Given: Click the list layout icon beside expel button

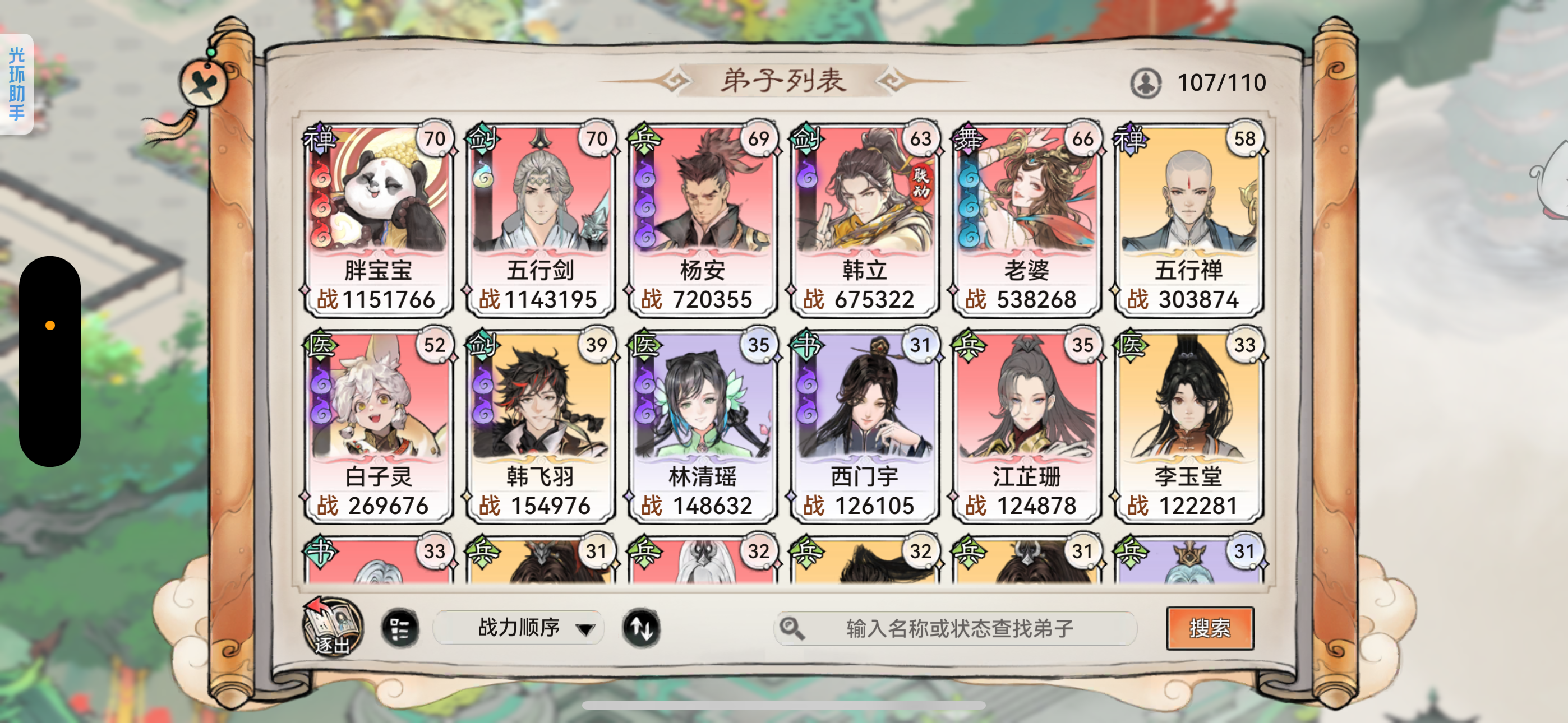Looking at the screenshot, I should click(x=402, y=628).
